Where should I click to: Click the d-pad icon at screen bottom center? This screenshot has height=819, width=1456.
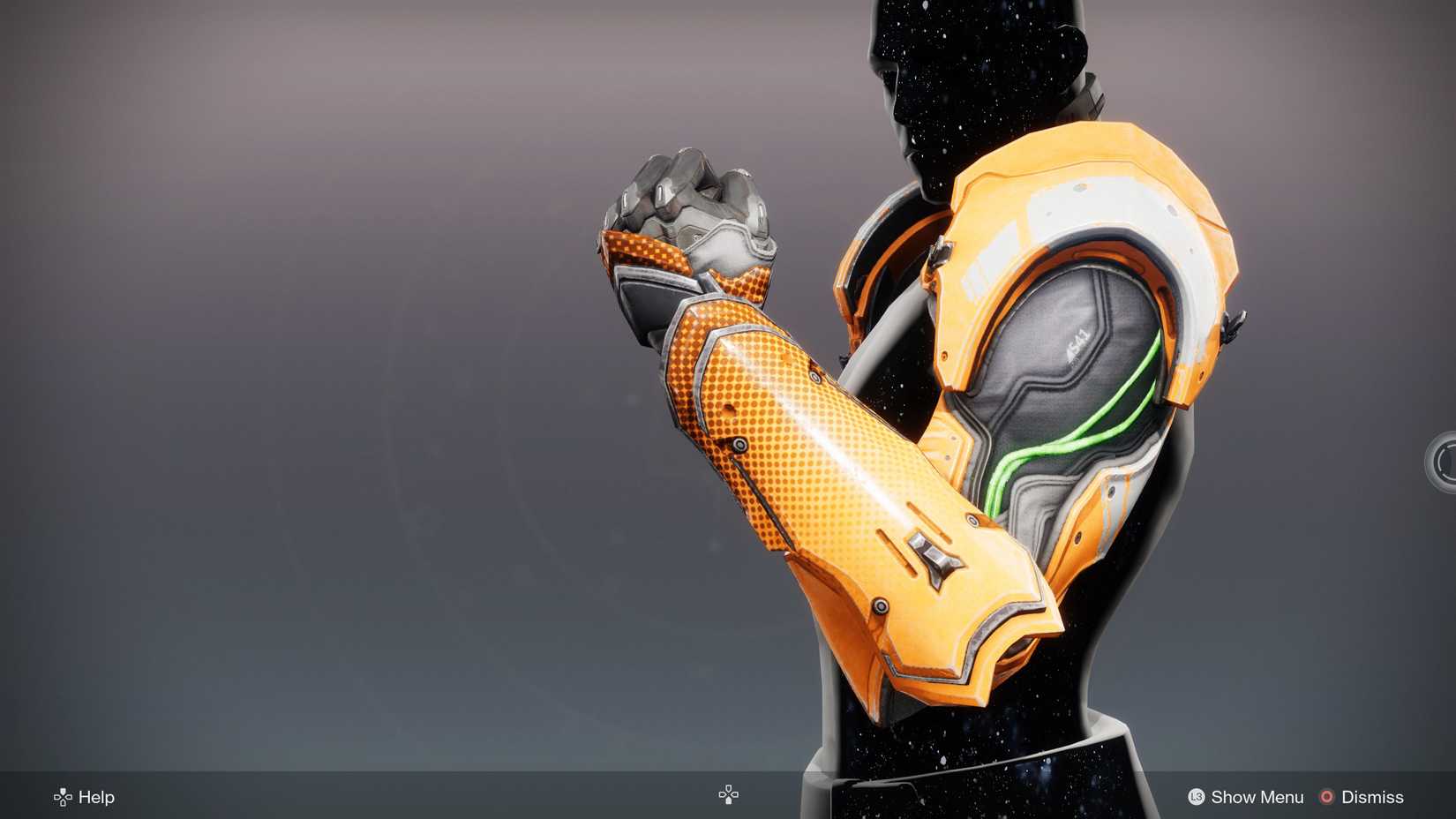click(728, 793)
